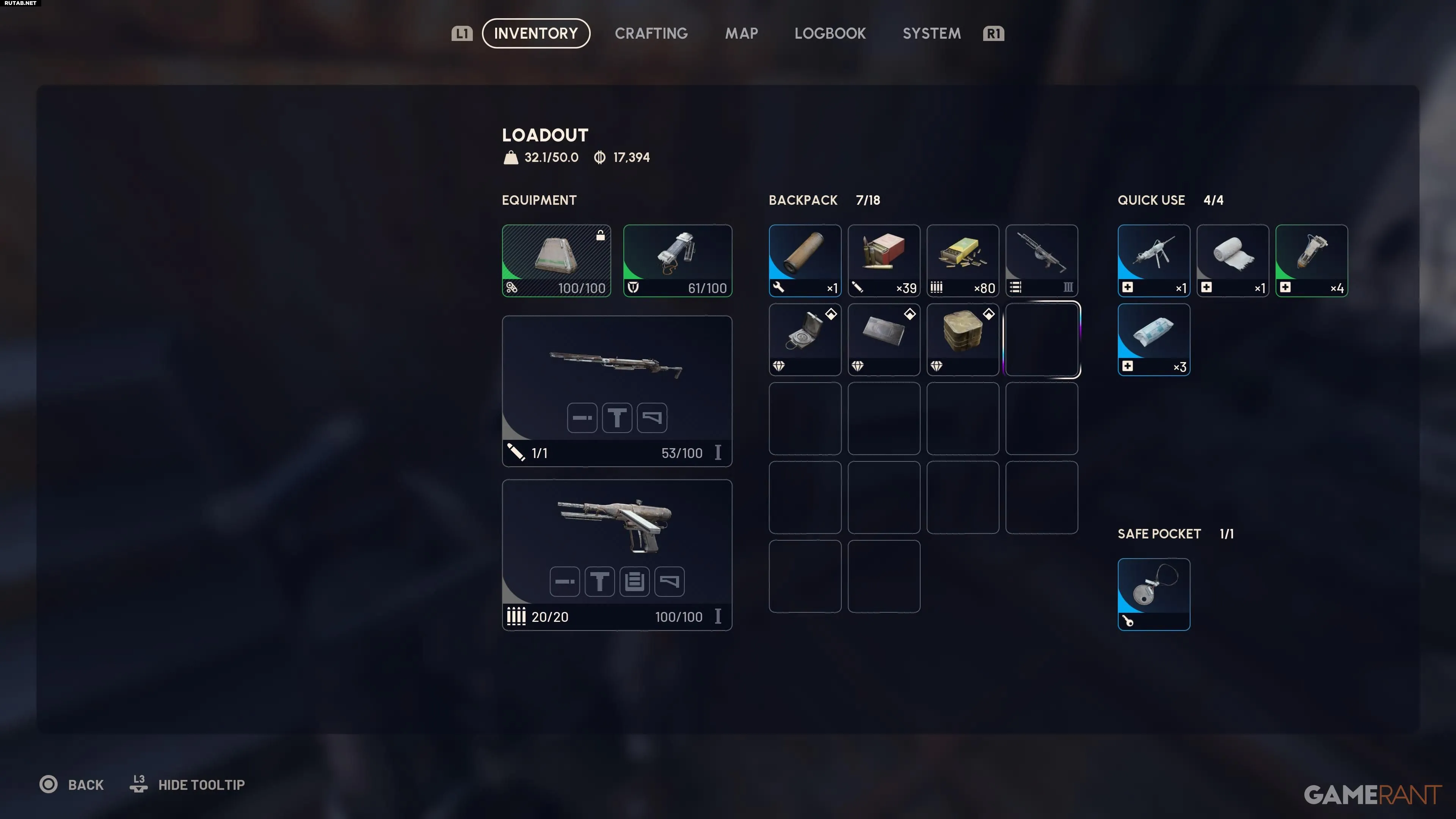This screenshot has width=1456, height=819.
Task: Select the compass valuable in backpack
Action: (804, 339)
